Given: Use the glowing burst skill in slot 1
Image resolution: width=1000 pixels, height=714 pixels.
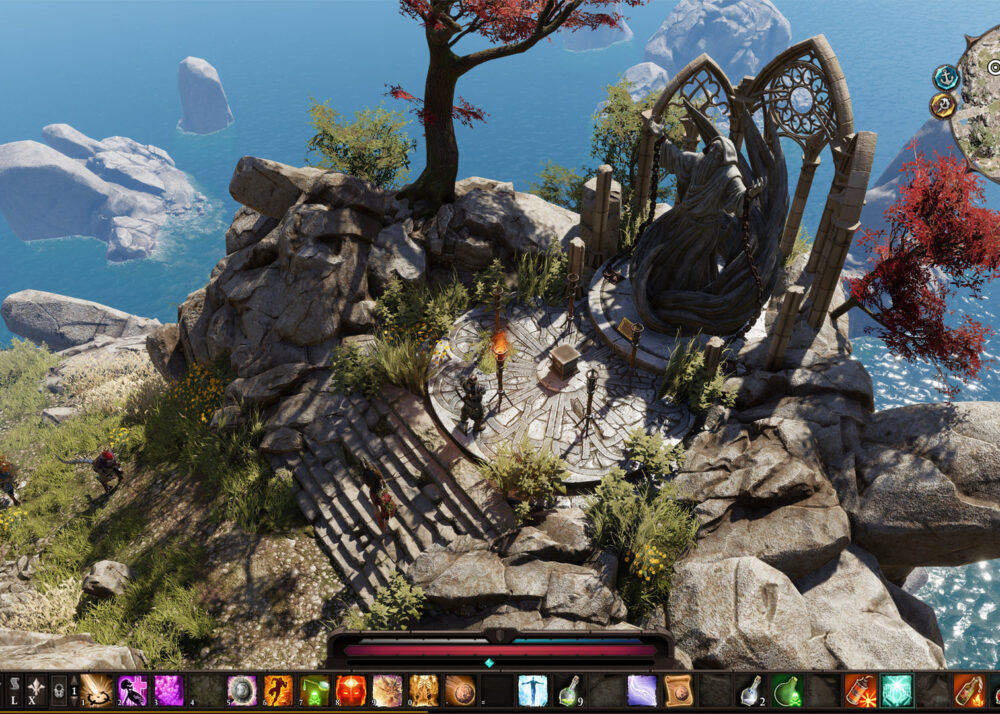Looking at the screenshot, I should [96, 691].
